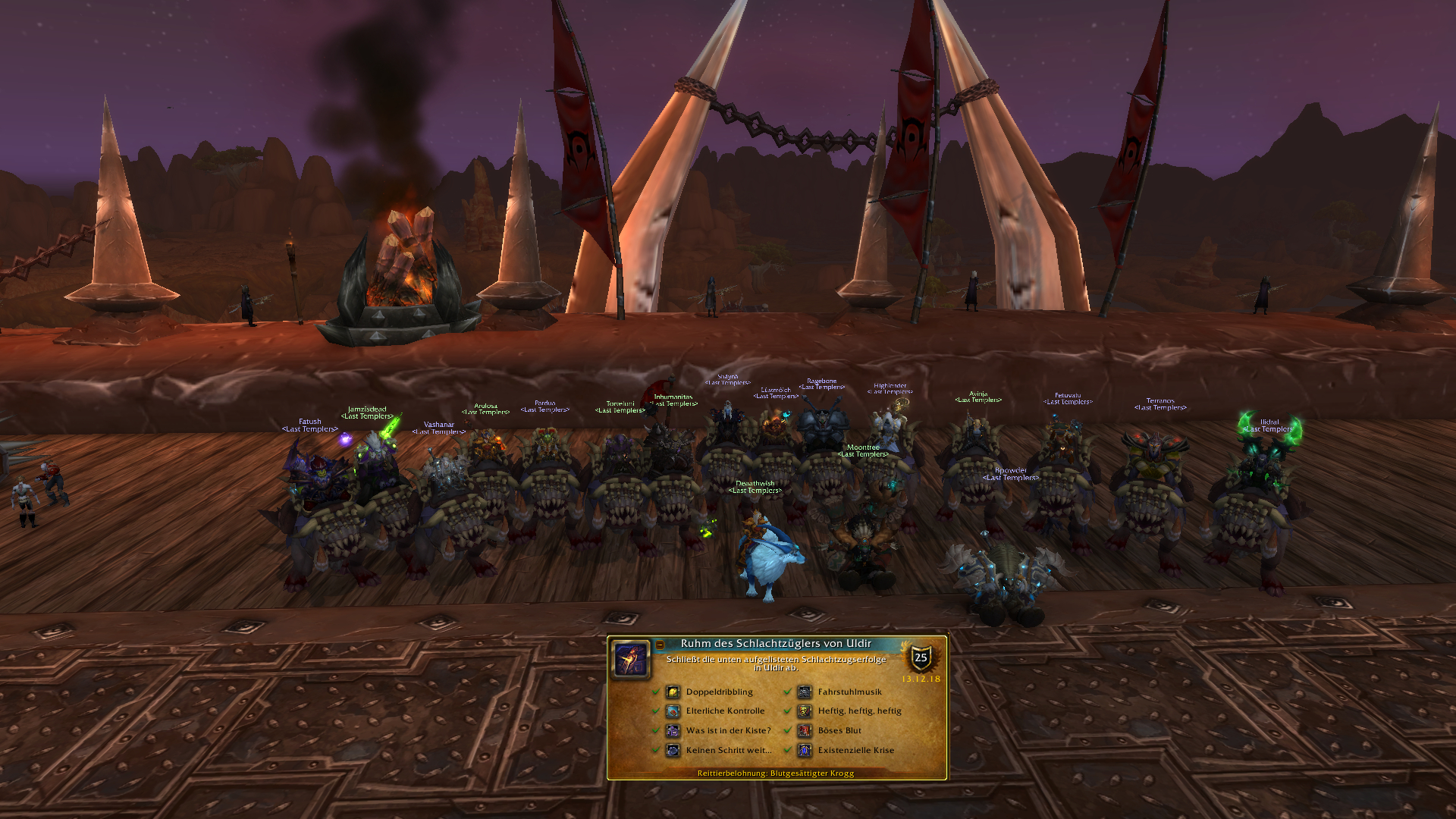
Task: Click the 25-point achievement shield
Action: [921, 657]
